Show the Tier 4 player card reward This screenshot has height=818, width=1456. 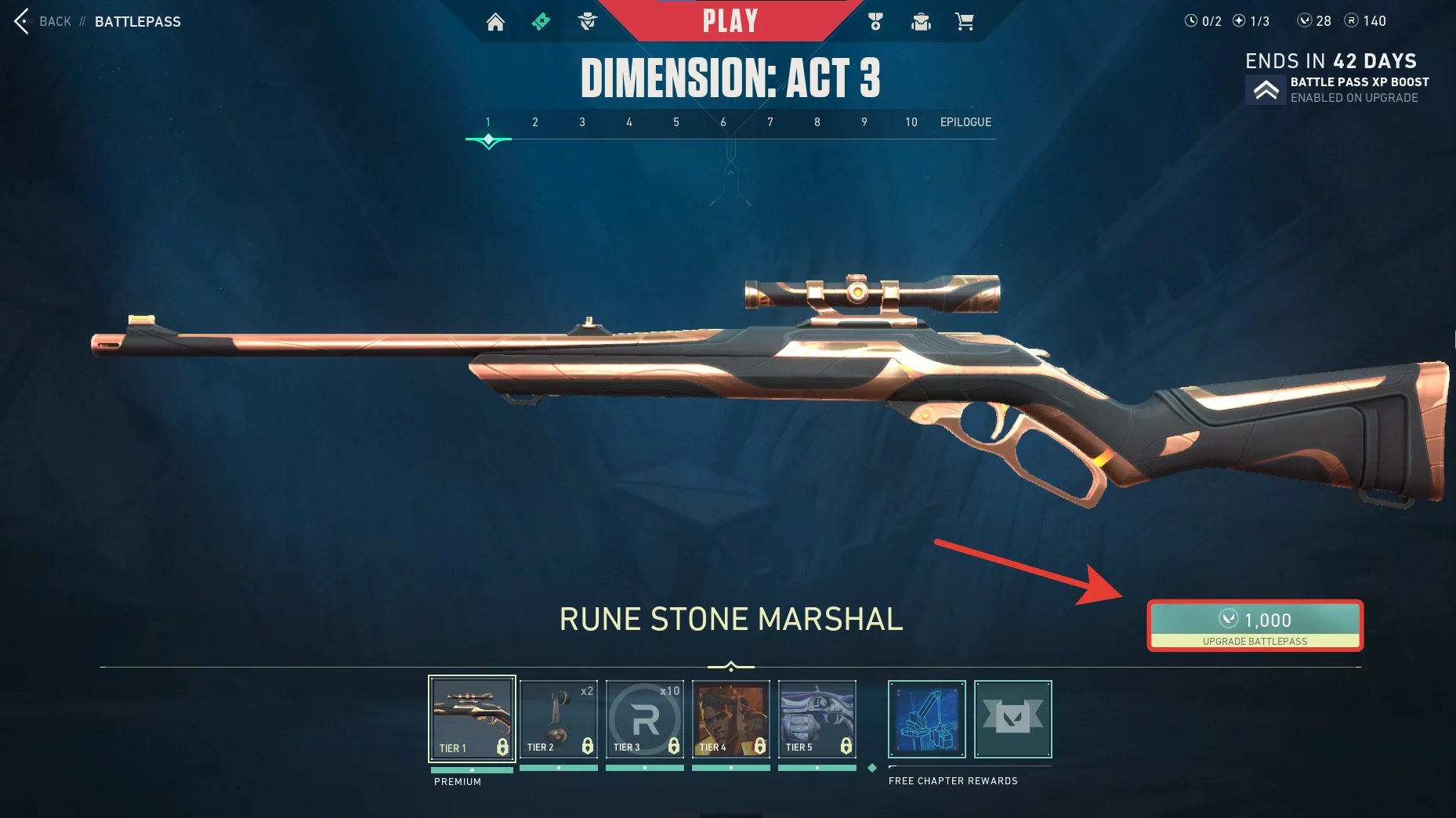(731, 718)
